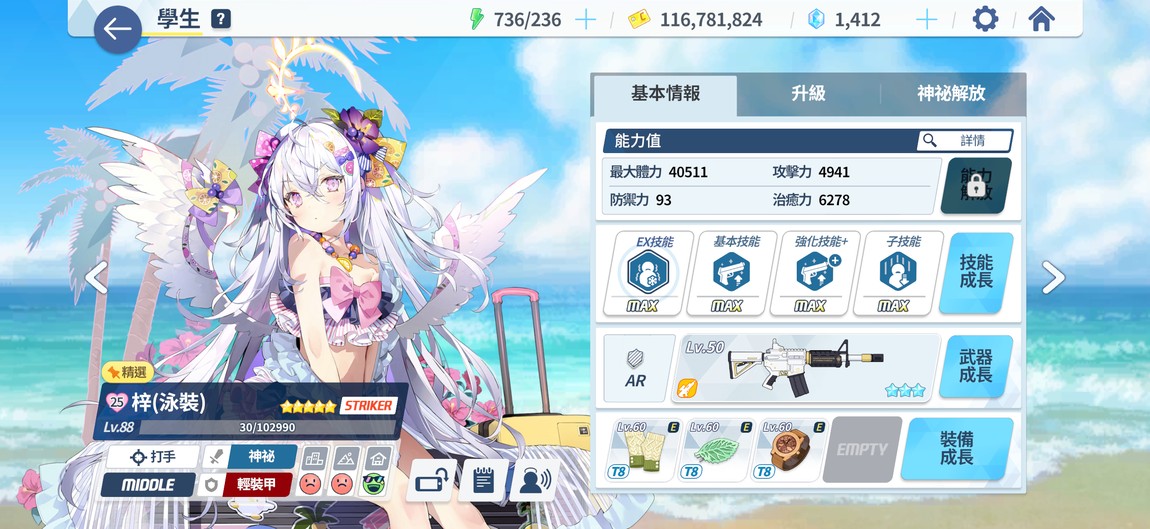
Task: Open the locked ability release button
Action: (x=976, y=185)
